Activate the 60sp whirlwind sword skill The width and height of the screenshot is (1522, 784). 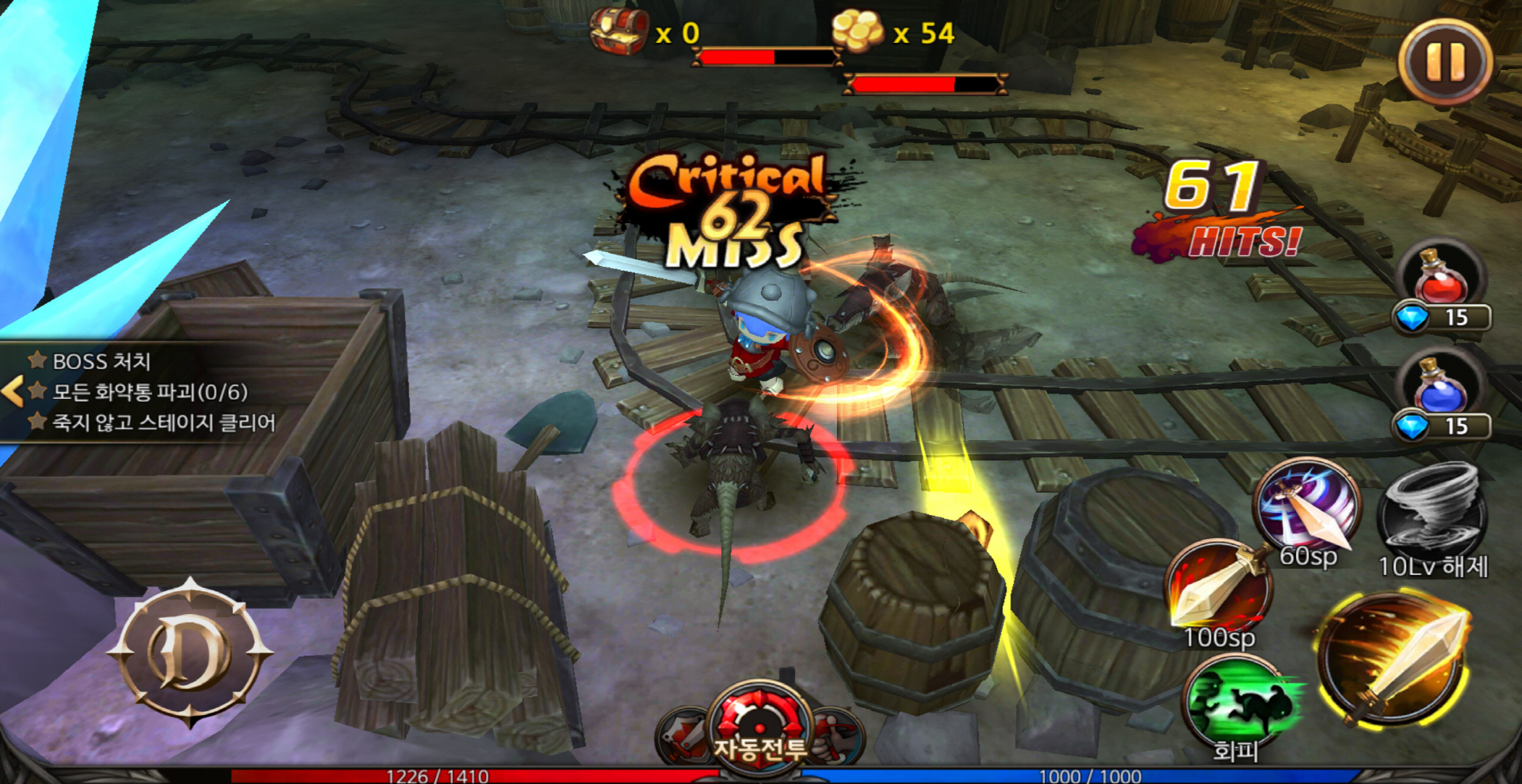click(1307, 507)
